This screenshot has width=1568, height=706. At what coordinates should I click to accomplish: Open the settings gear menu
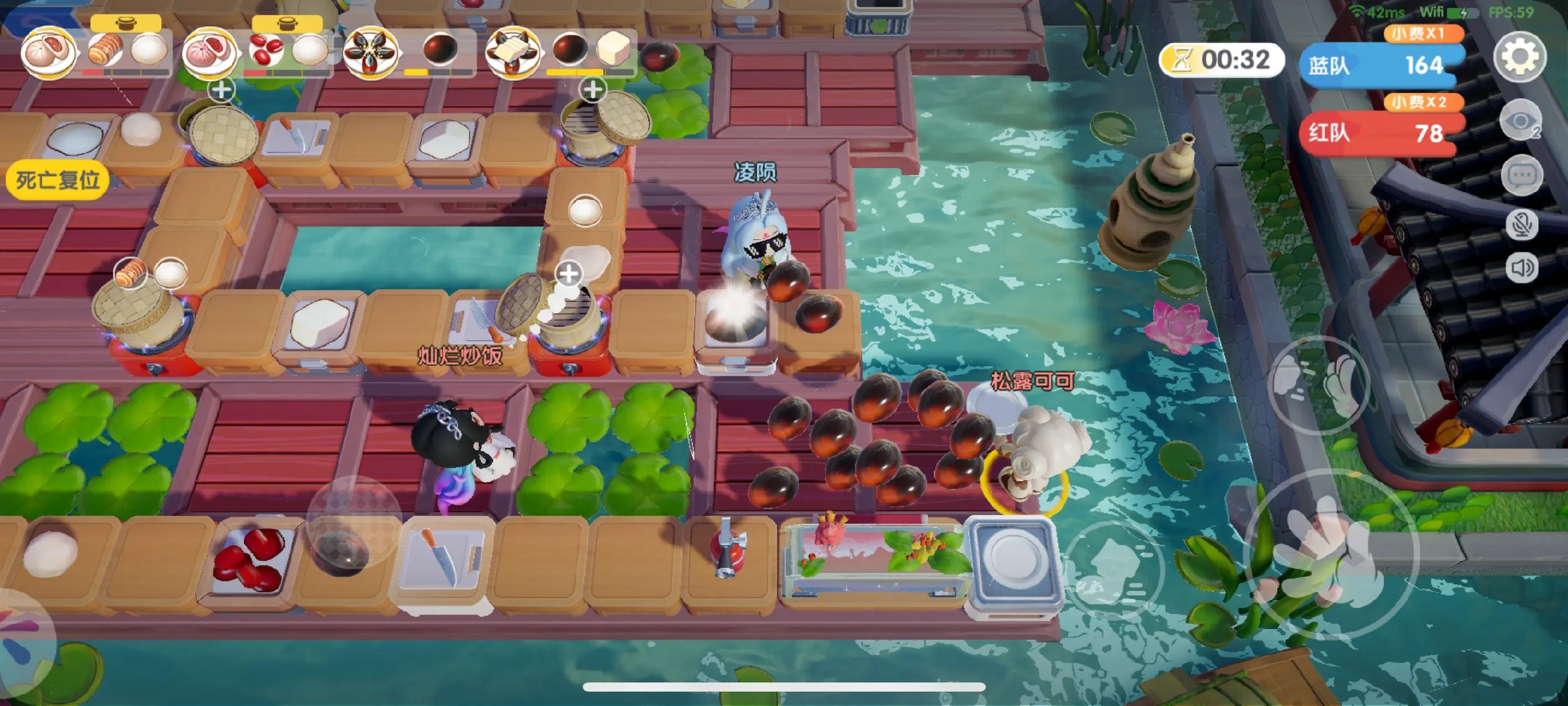(x=1520, y=58)
